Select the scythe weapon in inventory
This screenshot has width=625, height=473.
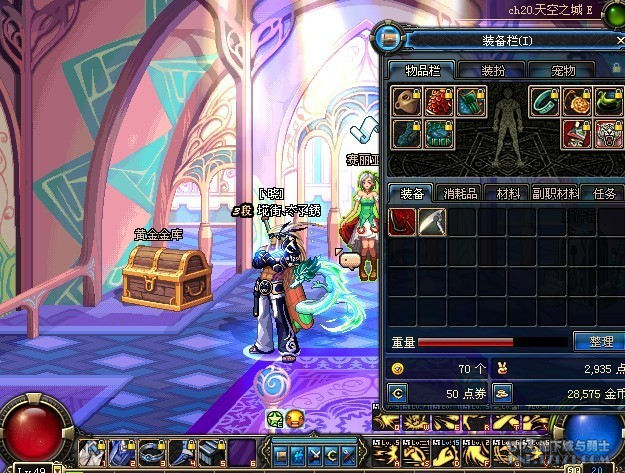pyautogui.click(x=431, y=221)
